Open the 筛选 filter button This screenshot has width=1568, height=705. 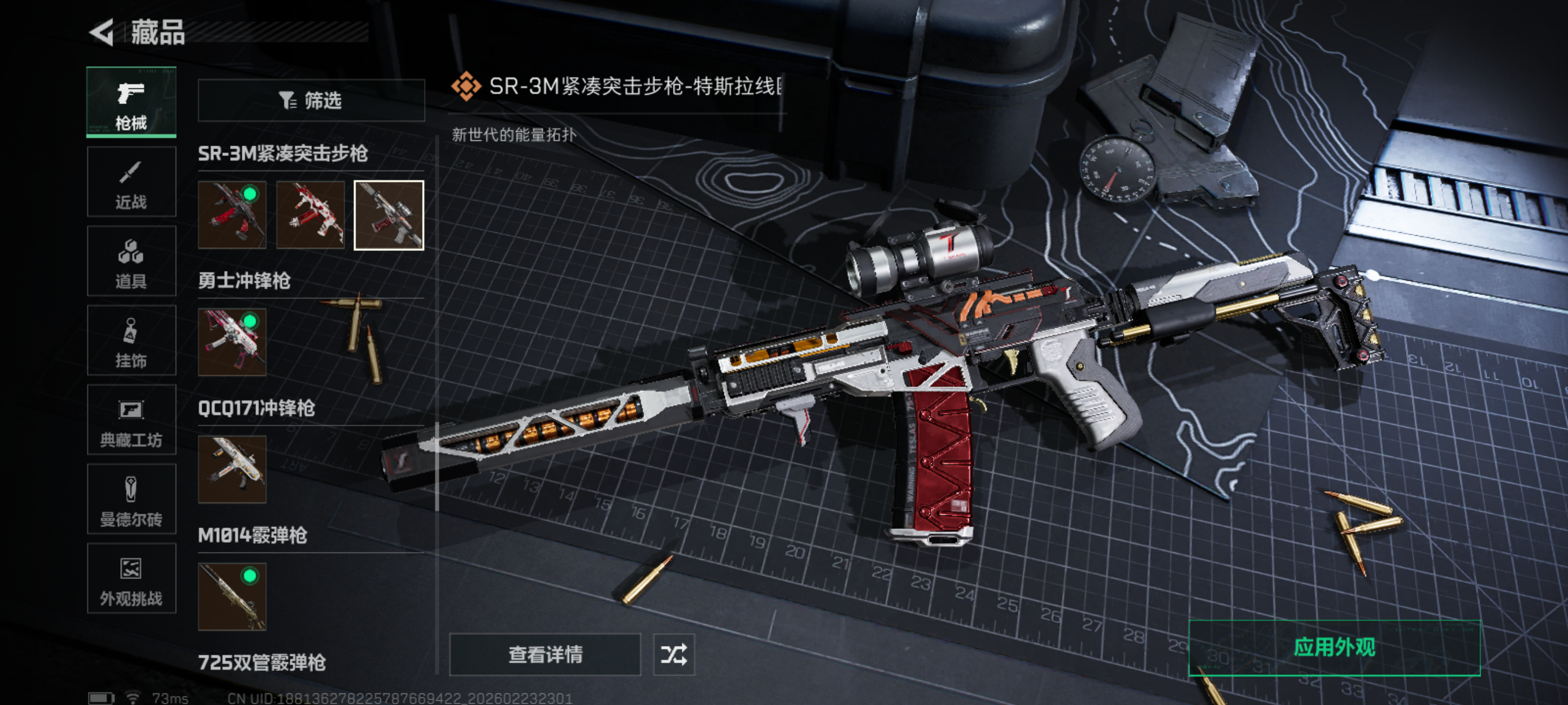(x=311, y=101)
